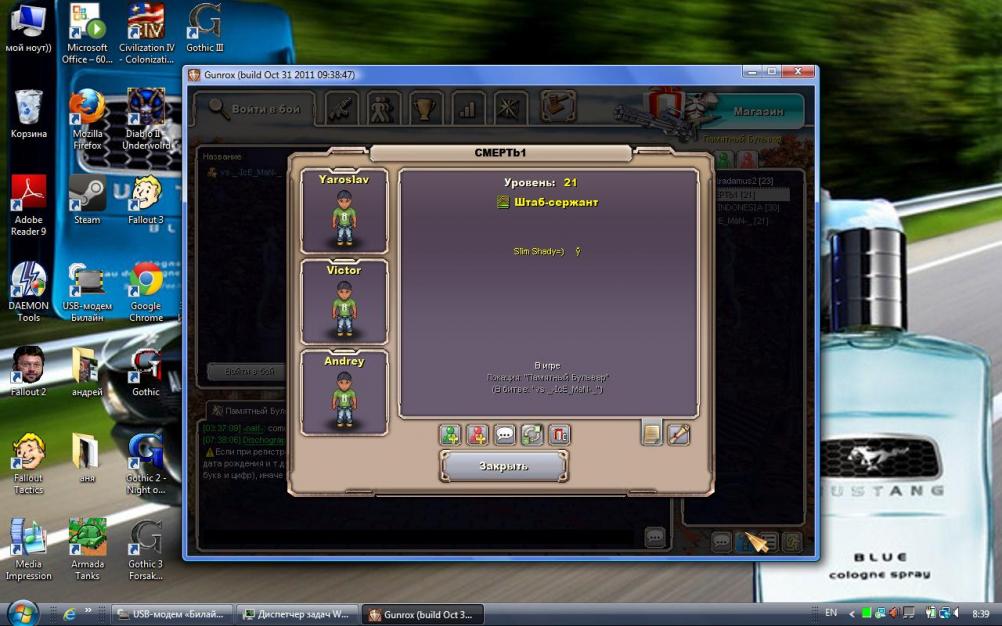Open the Магазин shop
Screen dimensions: 1002x626
(756, 111)
